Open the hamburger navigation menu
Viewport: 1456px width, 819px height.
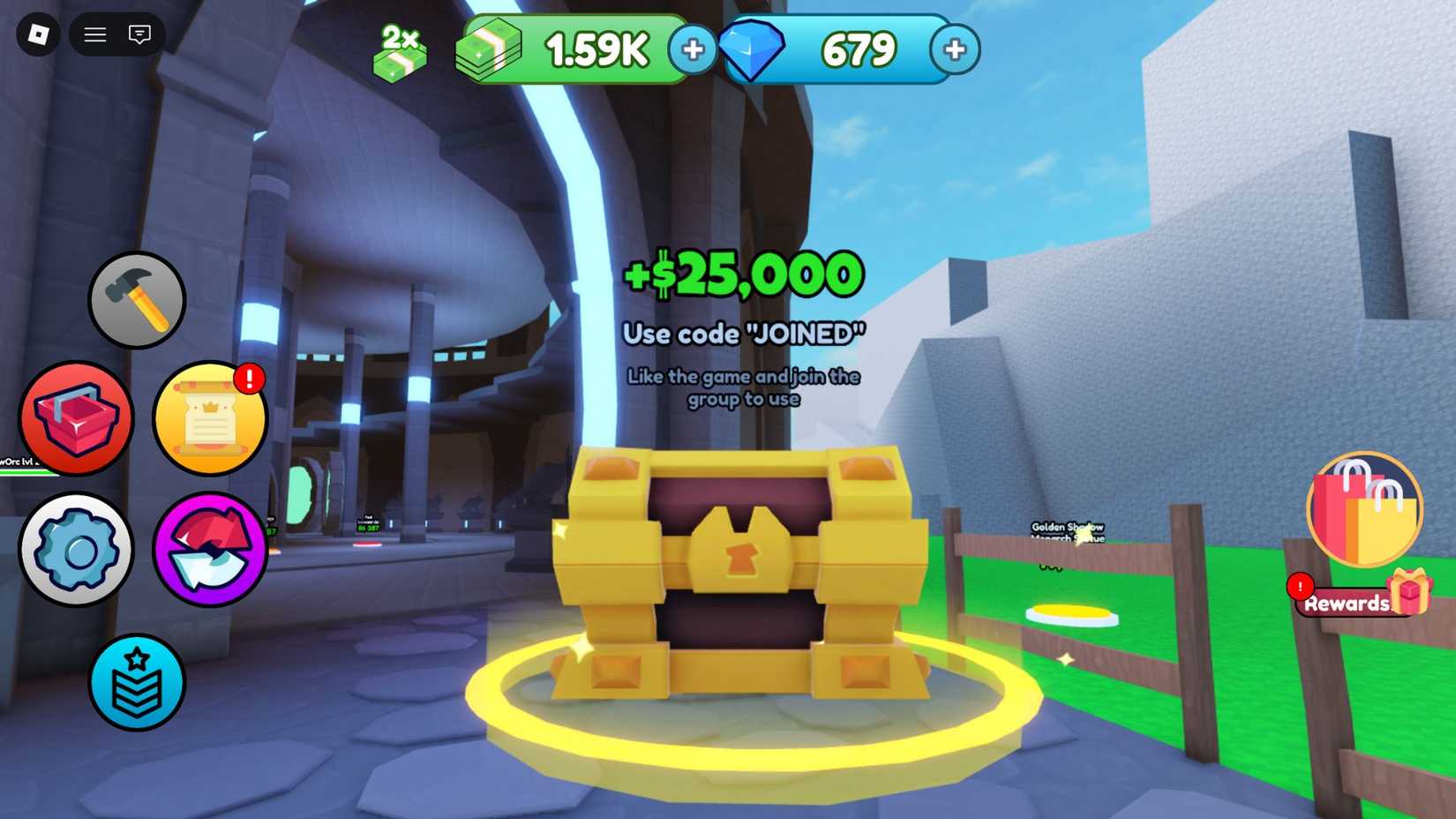pyautogui.click(x=94, y=35)
